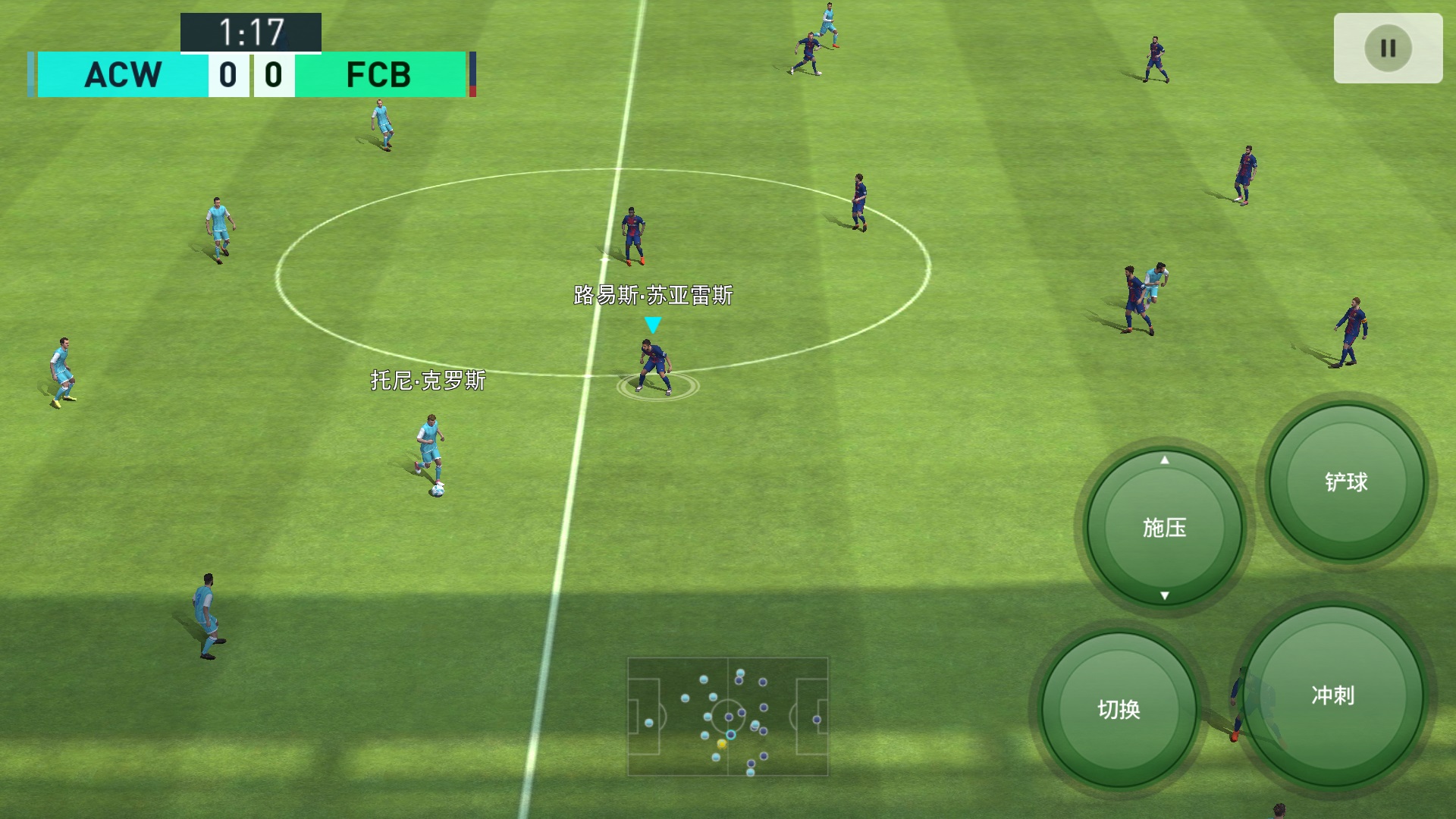
Task: Perform a slide tackle with 铲球
Action: (1346, 482)
